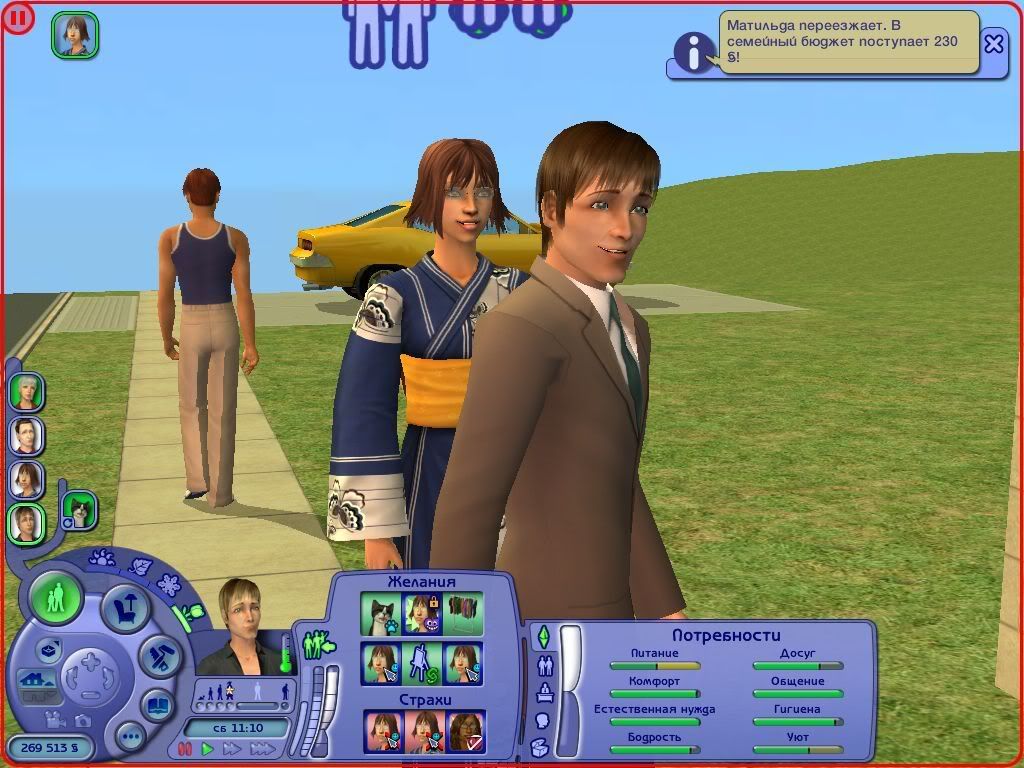Open Build mode with saw and roller
The height and width of the screenshot is (768, 1024).
tap(158, 656)
